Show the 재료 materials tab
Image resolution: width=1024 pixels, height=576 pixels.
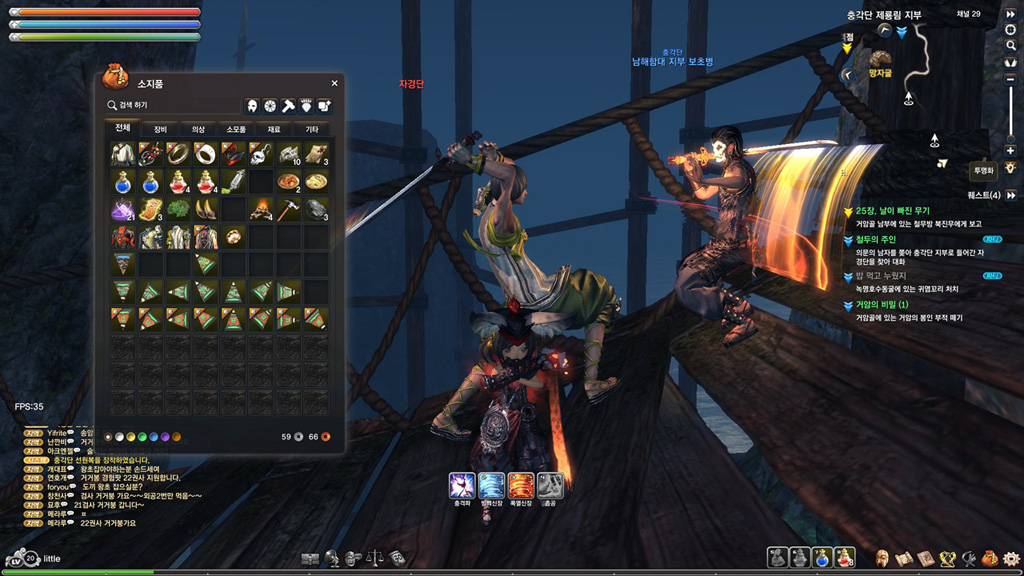(x=274, y=129)
